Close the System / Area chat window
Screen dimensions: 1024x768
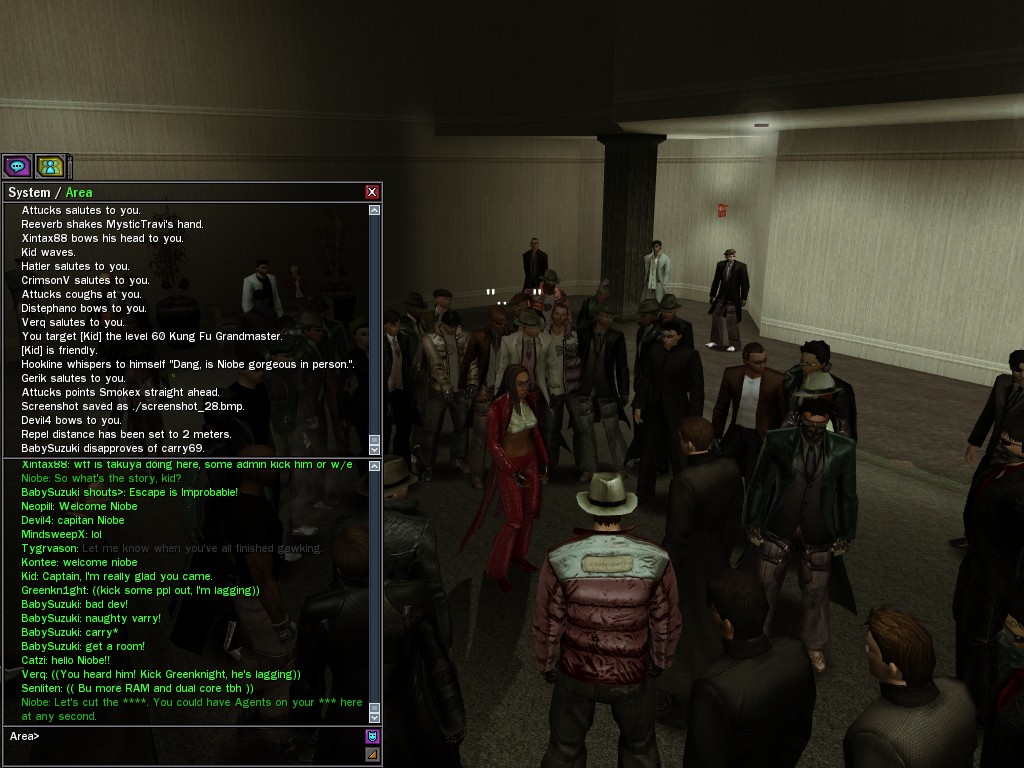coord(372,192)
